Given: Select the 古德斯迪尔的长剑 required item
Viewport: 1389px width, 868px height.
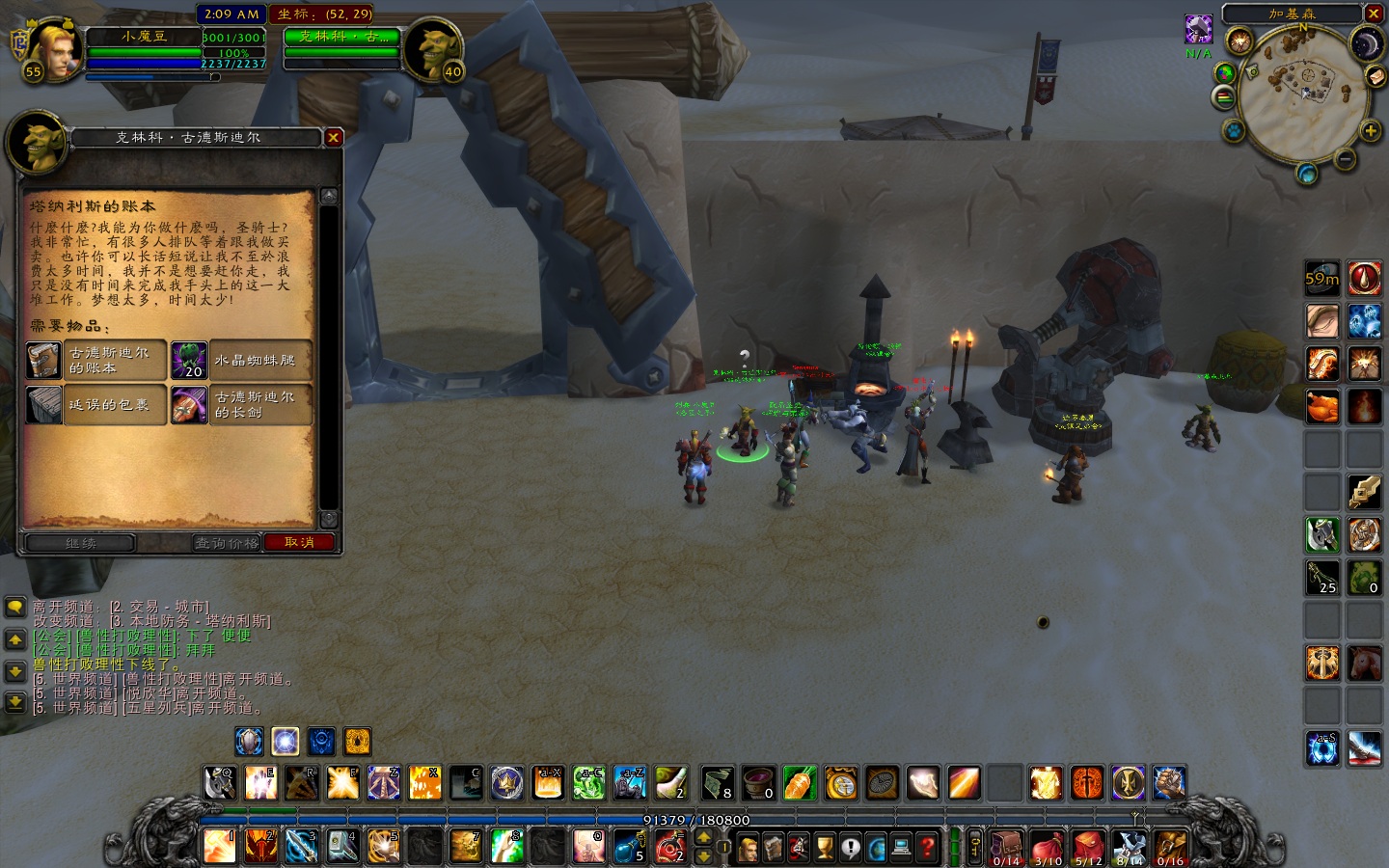Looking at the screenshot, I should (241, 405).
